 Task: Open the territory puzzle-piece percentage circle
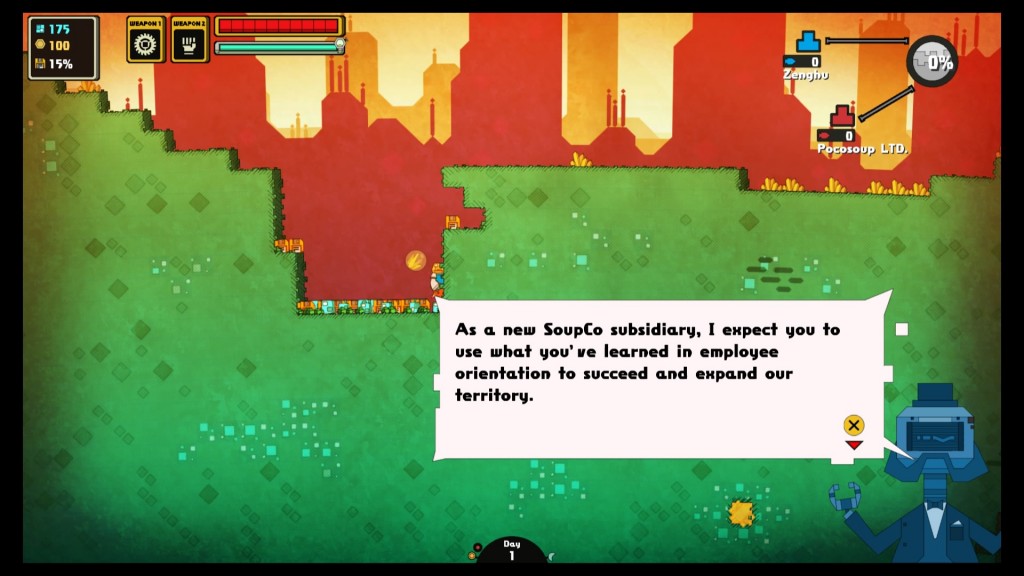932,61
